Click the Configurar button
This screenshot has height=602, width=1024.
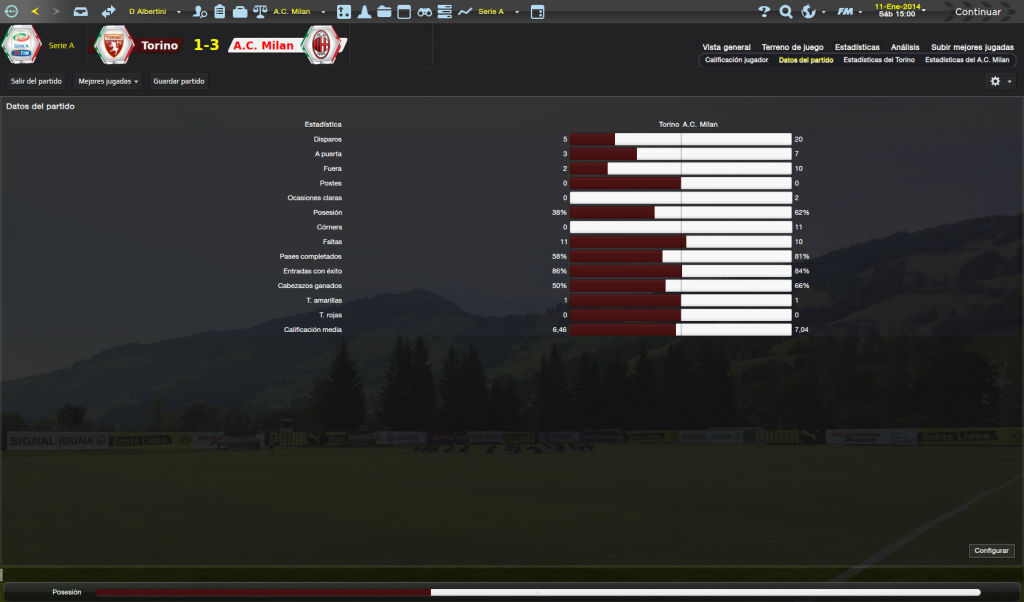pyautogui.click(x=991, y=551)
